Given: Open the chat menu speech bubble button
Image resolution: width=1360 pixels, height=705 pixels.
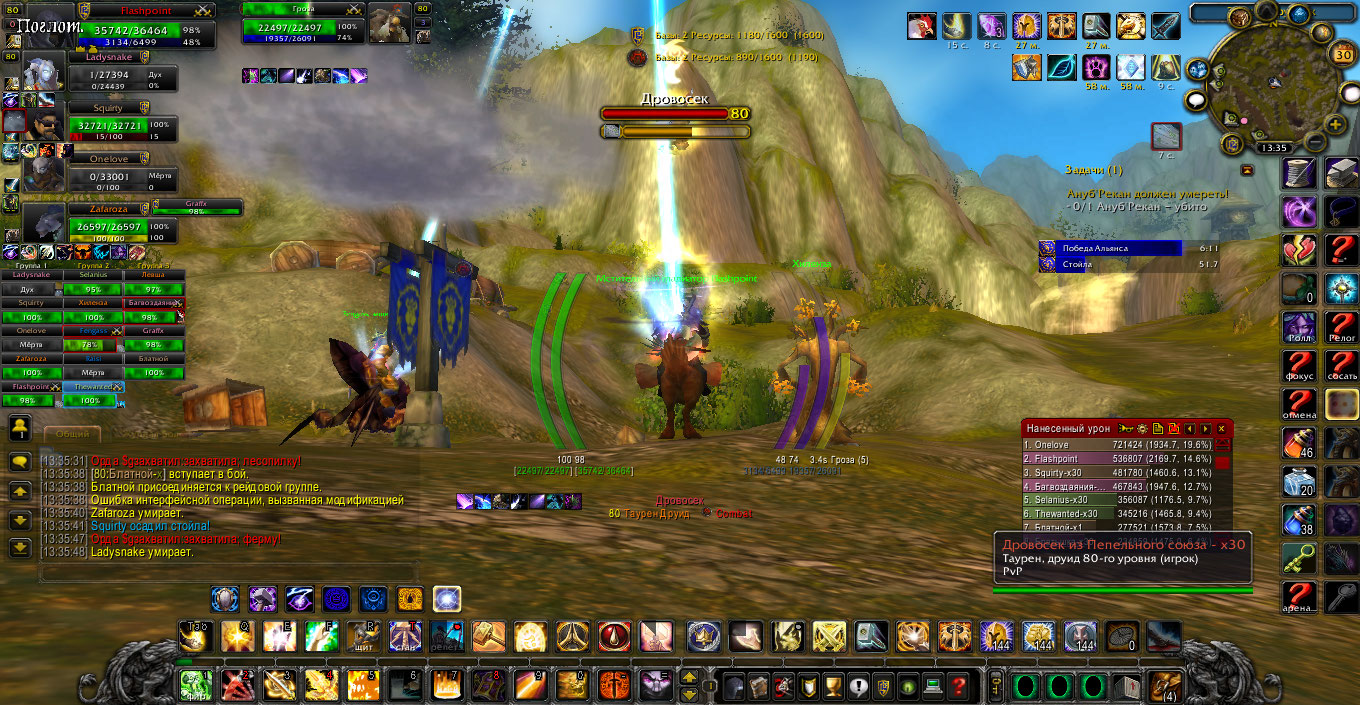Looking at the screenshot, I should (20, 462).
